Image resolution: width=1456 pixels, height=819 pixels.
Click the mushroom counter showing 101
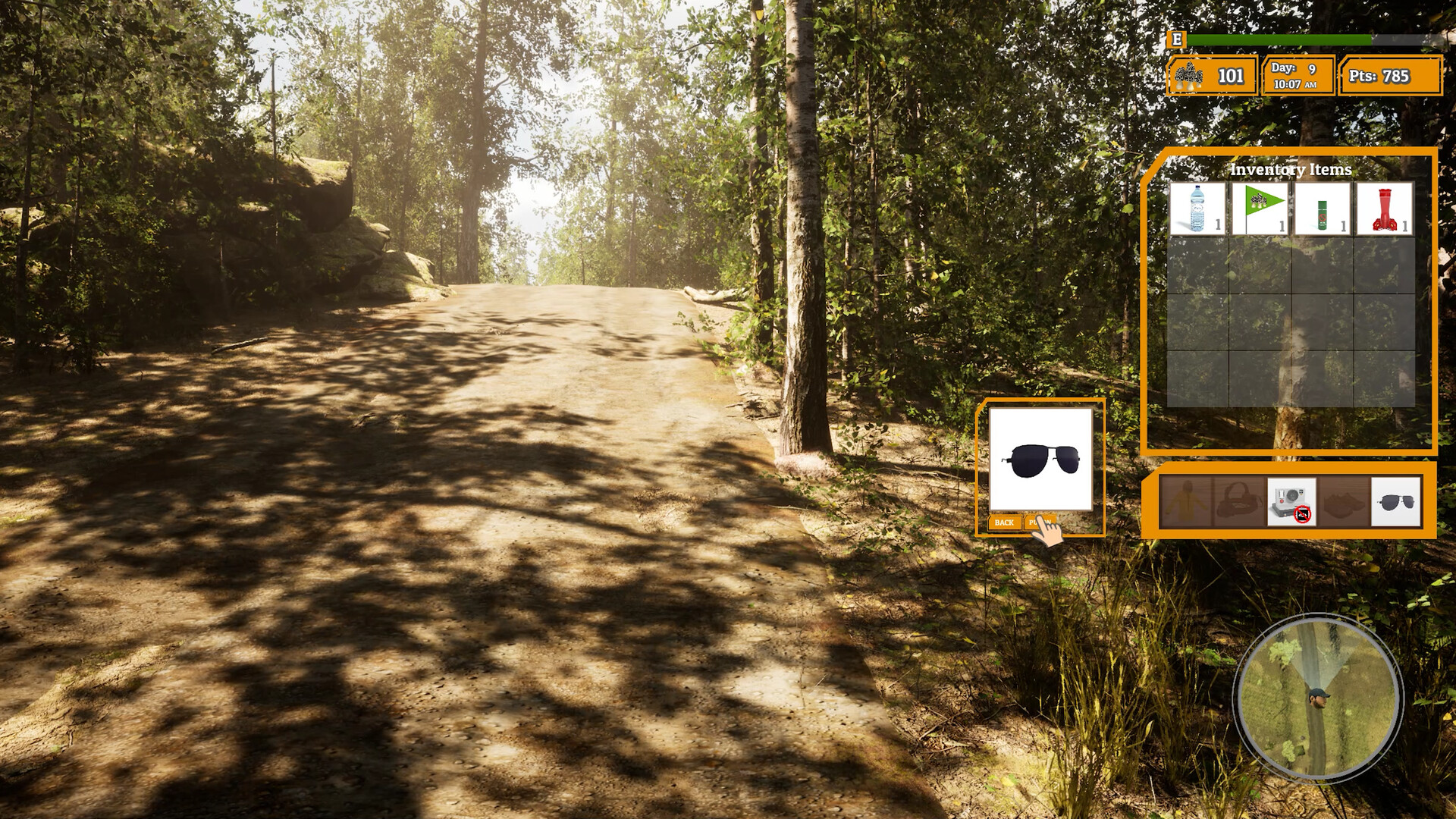click(x=1211, y=76)
